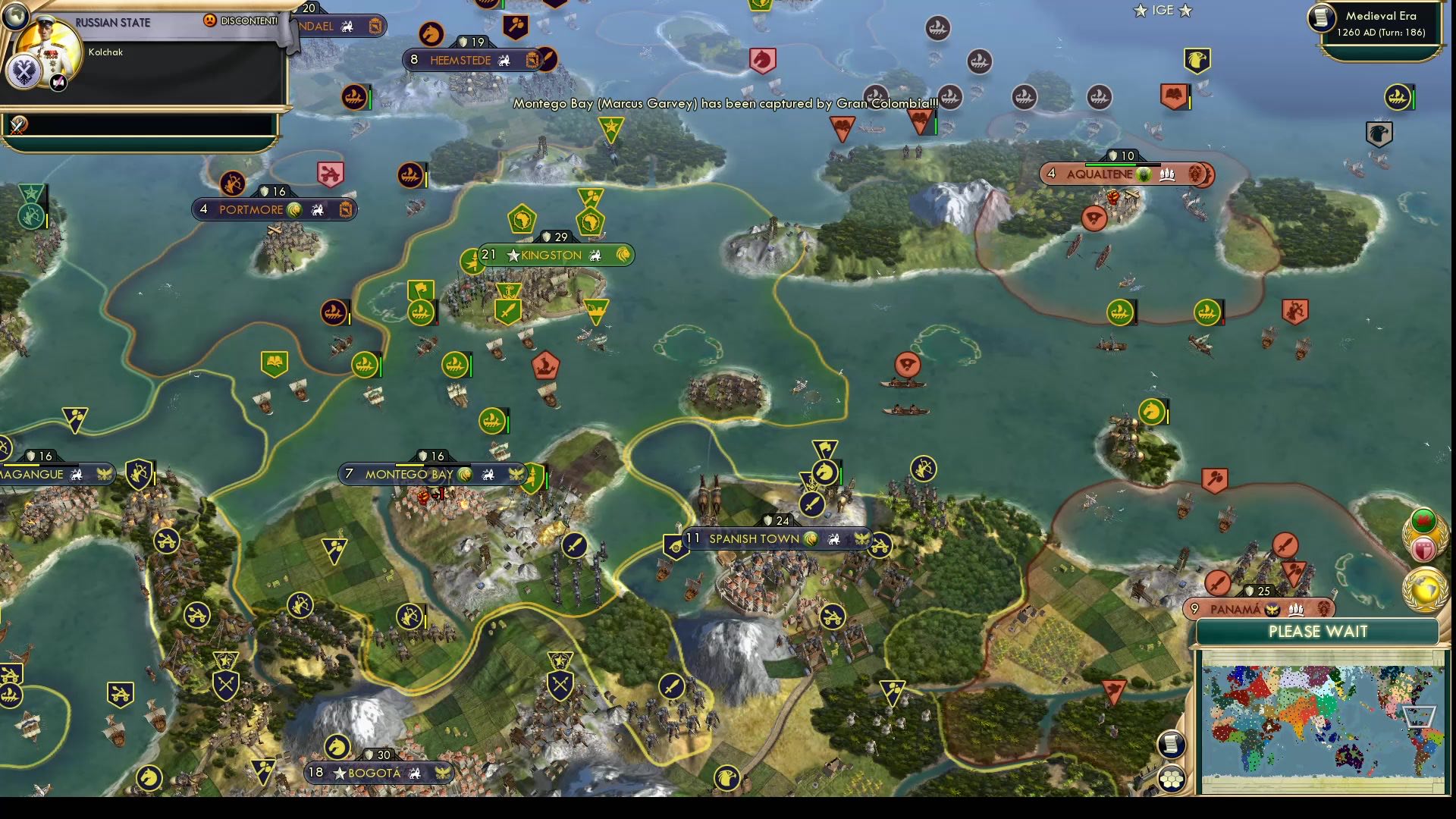1456x819 pixels.
Task: Click the scroll notification log icon beside the minimap
Action: 1172,745
